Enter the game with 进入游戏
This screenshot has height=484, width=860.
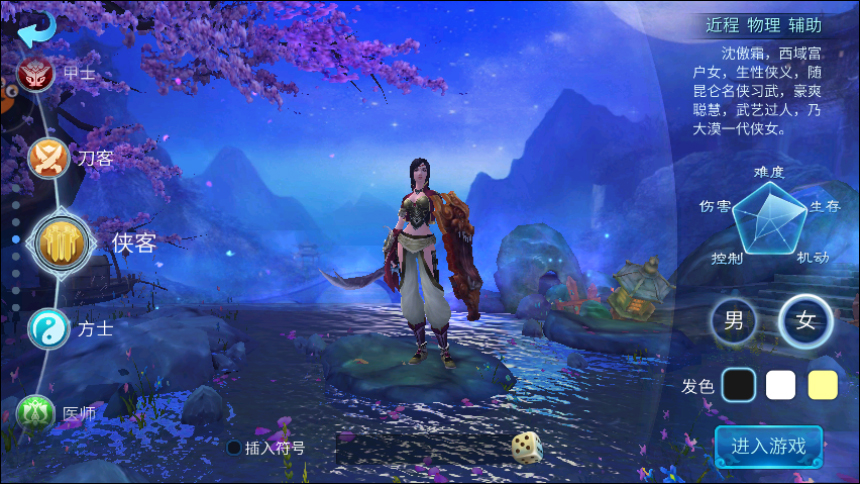click(768, 446)
